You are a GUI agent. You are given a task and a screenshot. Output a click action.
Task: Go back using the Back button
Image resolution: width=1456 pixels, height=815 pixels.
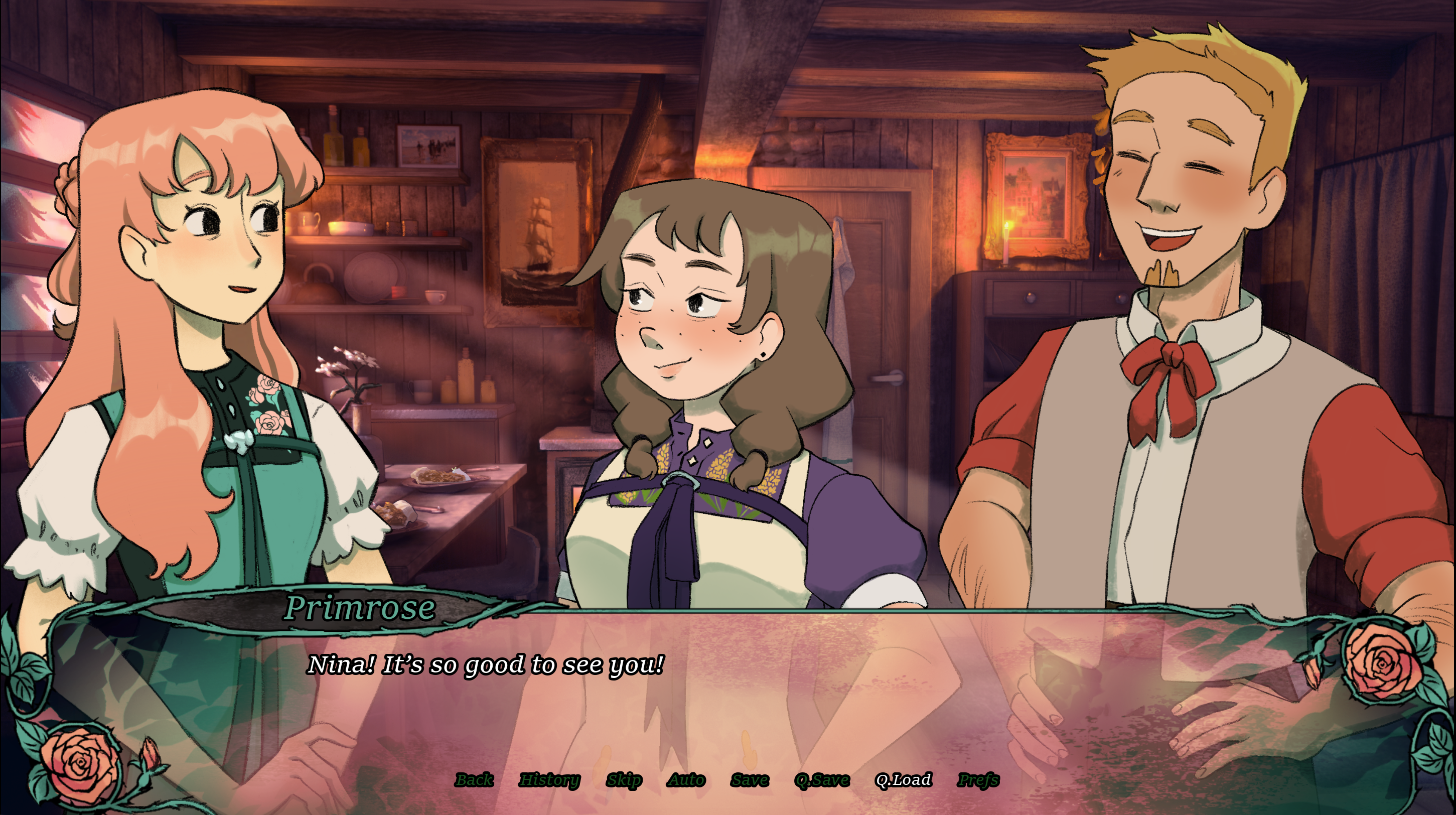point(474,780)
